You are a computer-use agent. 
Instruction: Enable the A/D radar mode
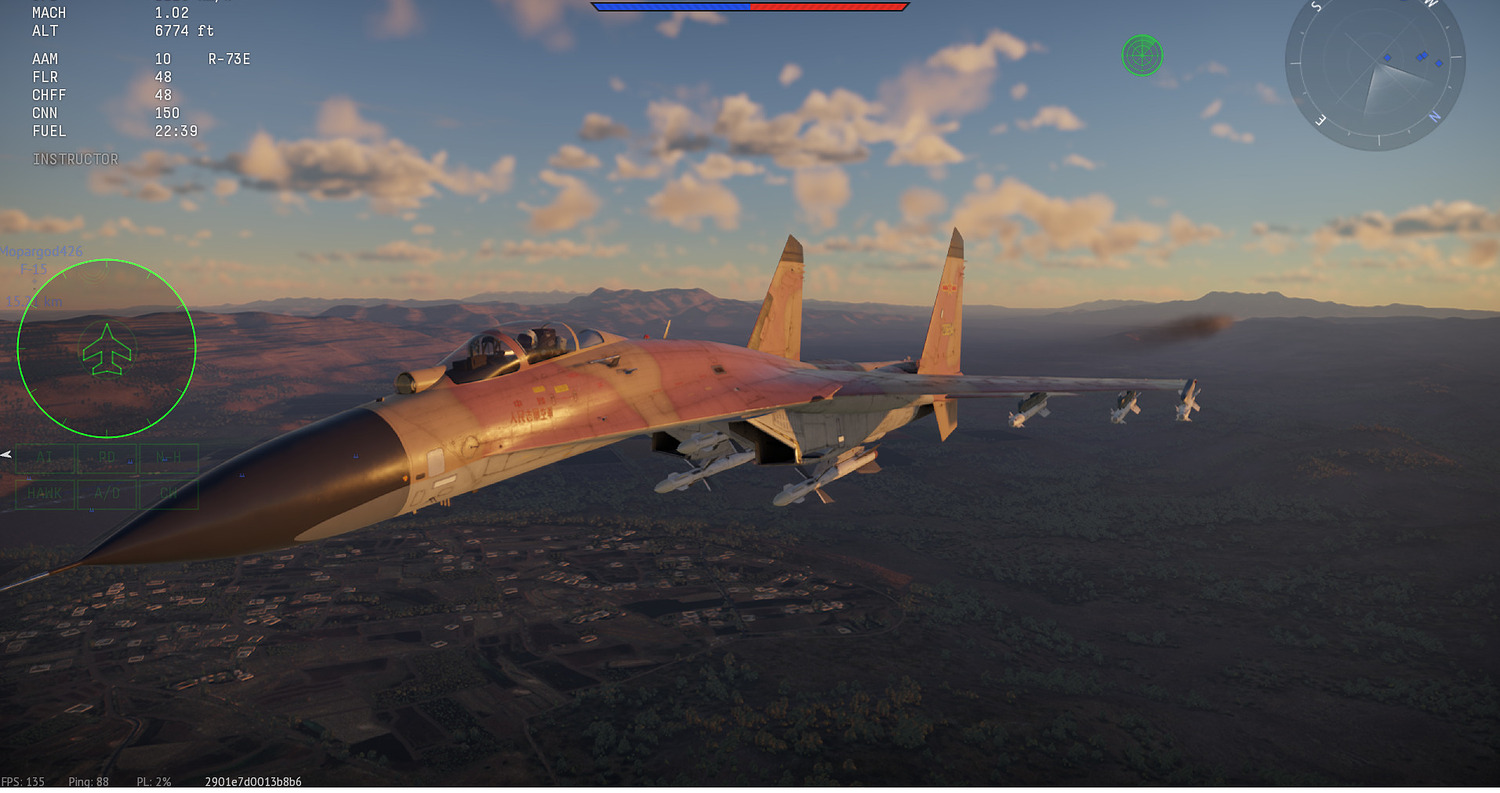pyautogui.click(x=107, y=493)
